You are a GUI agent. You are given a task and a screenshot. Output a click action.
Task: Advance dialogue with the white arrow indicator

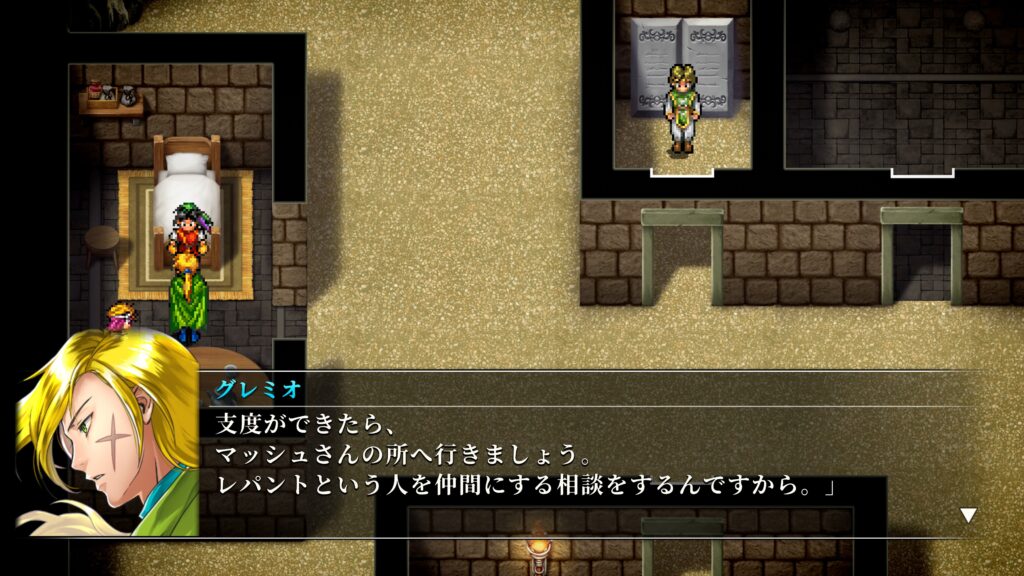(967, 515)
